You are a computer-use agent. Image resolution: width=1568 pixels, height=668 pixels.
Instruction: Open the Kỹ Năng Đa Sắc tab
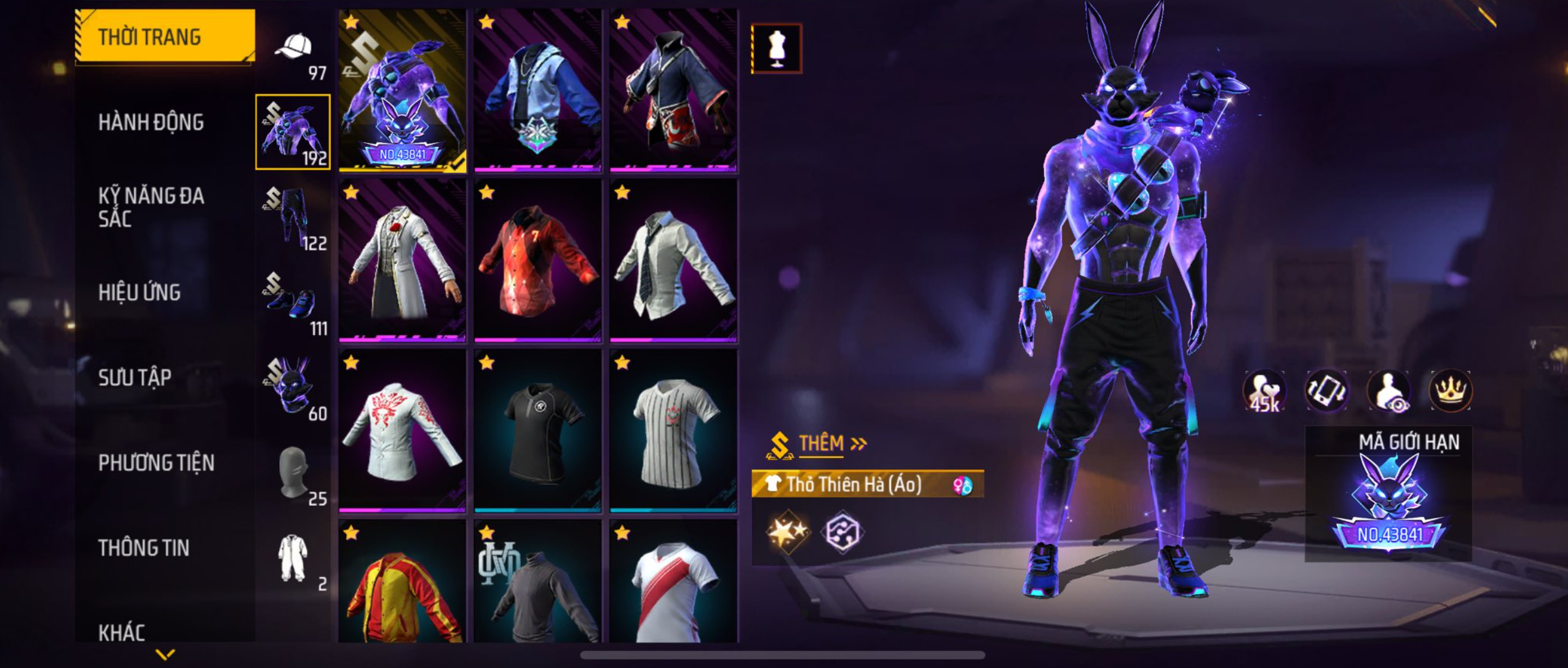click(151, 207)
